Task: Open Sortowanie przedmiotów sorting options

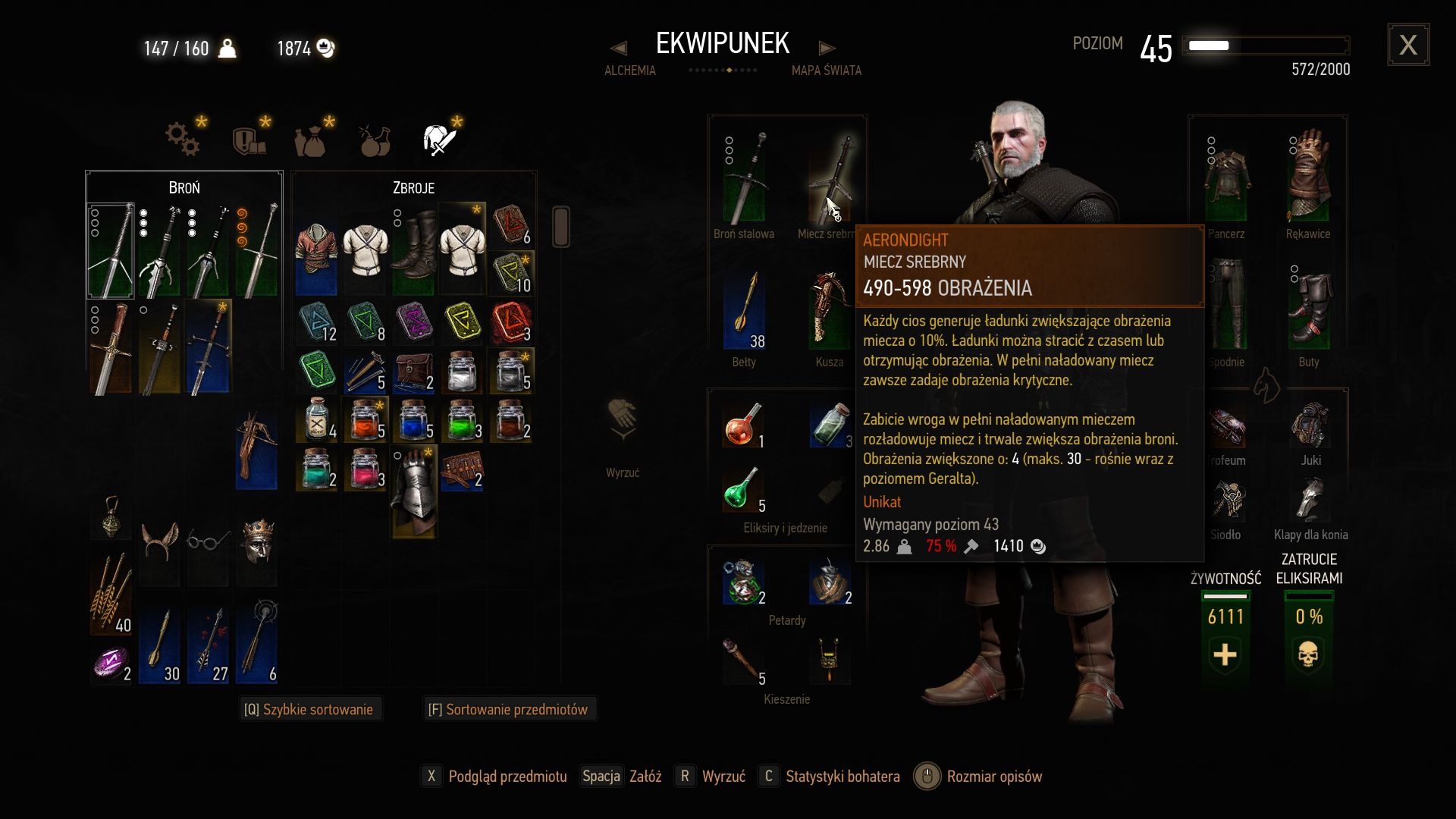Action: (508, 710)
